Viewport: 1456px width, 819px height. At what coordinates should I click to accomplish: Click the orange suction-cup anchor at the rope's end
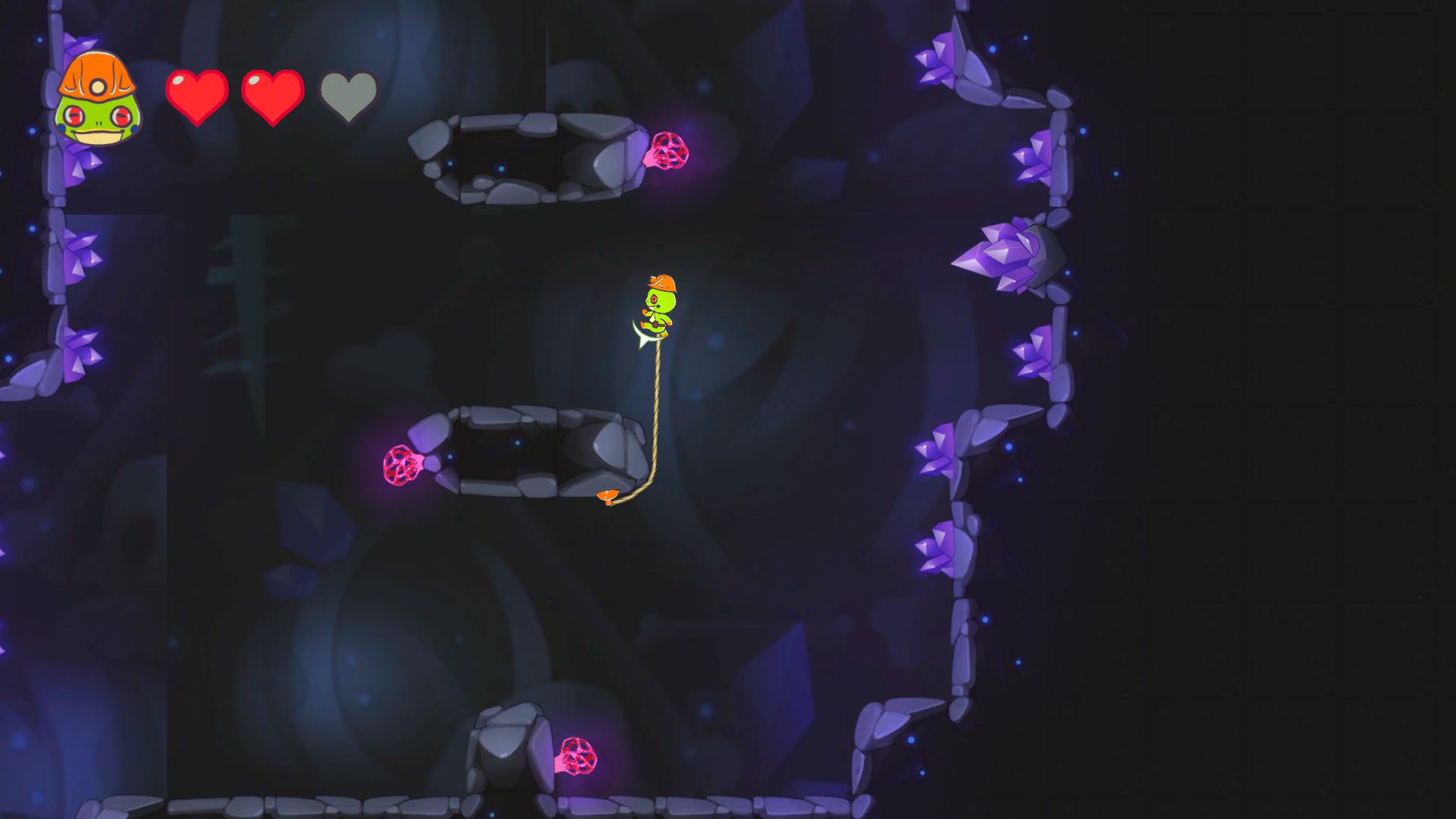608,497
